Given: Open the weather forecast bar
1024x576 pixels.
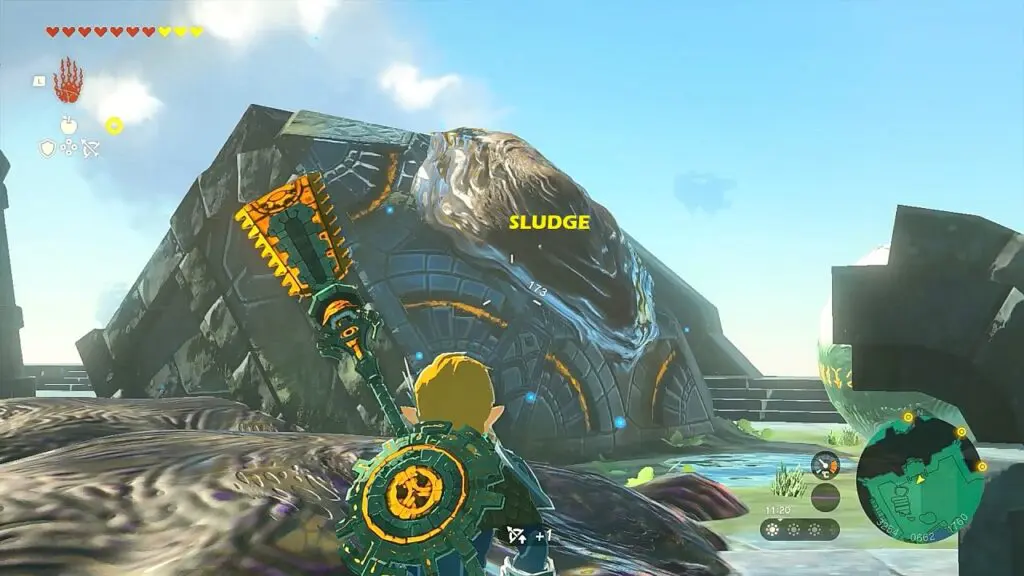Looking at the screenshot, I should [799, 529].
